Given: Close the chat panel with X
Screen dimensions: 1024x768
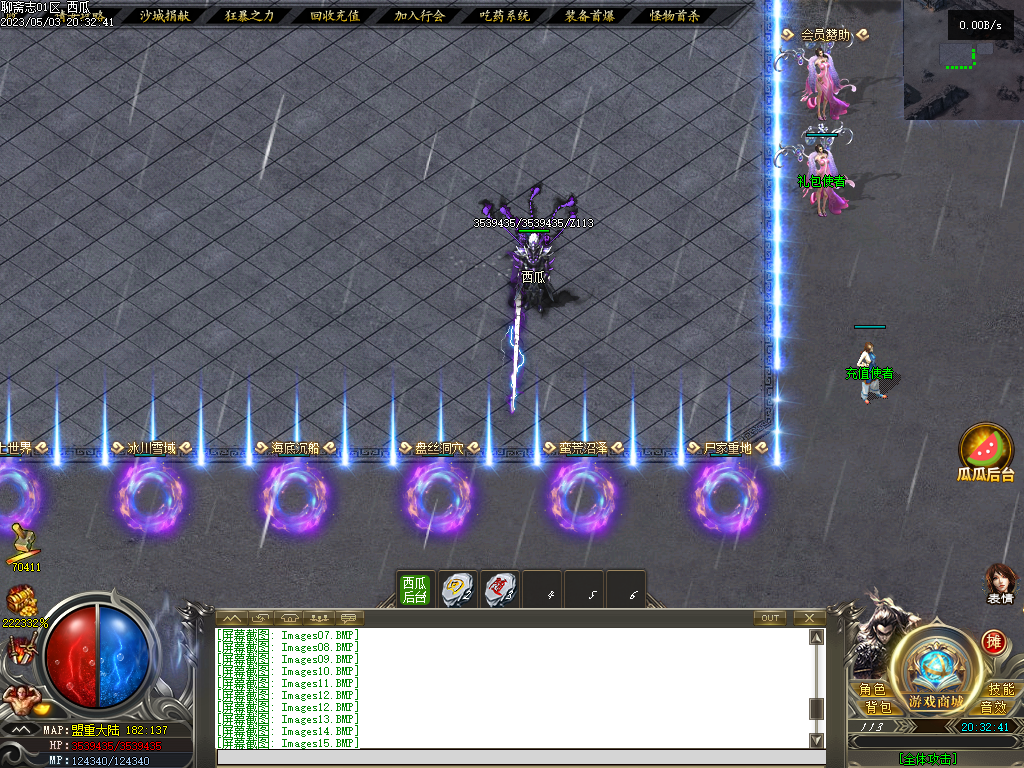Looking at the screenshot, I should (808, 618).
